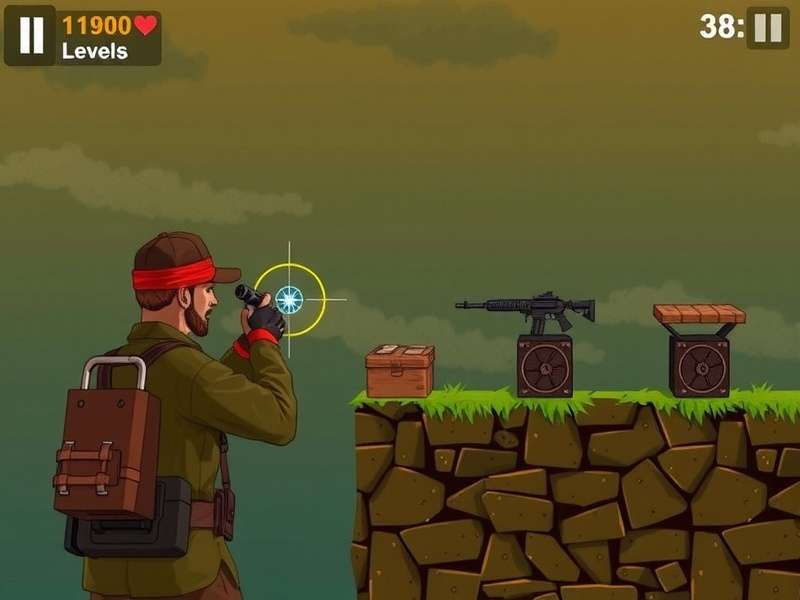Click the pause button beside the score
This screenshot has width=800, height=600.
coord(31,36)
